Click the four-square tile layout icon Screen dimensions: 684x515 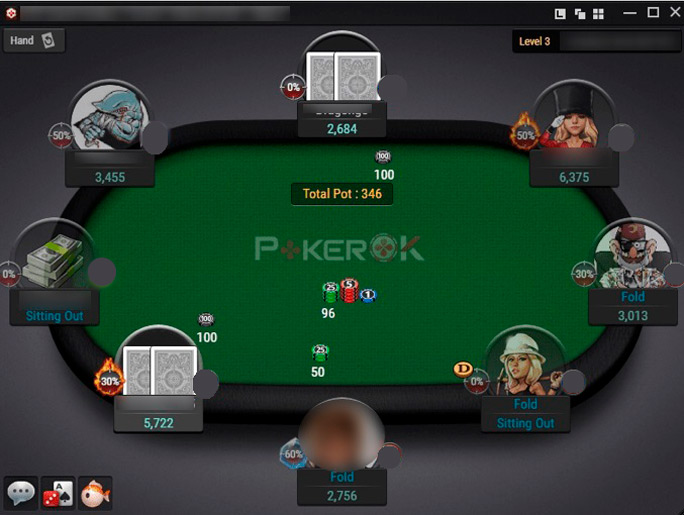[x=598, y=14]
